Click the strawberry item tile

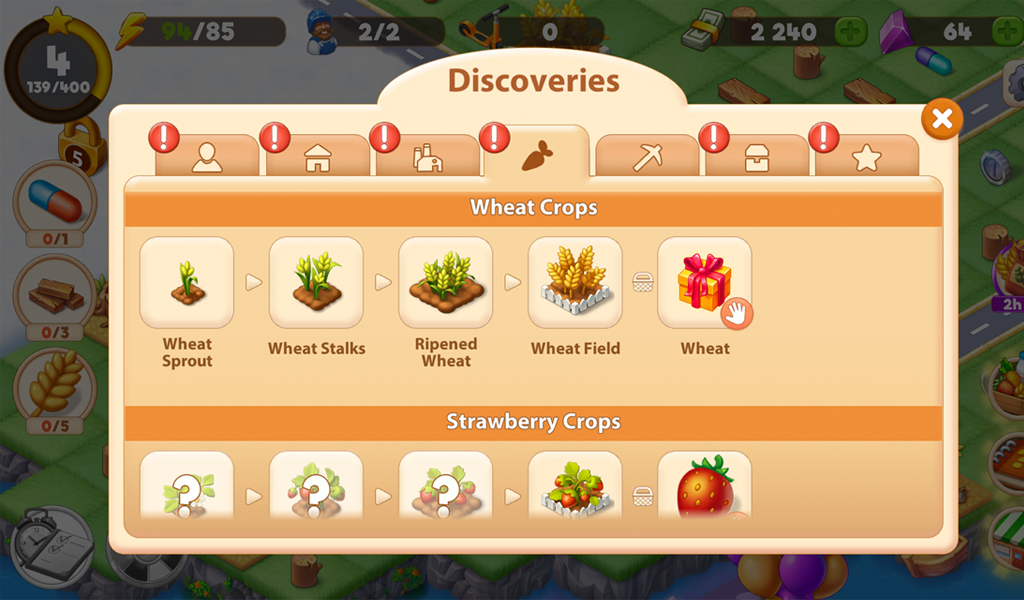[705, 485]
